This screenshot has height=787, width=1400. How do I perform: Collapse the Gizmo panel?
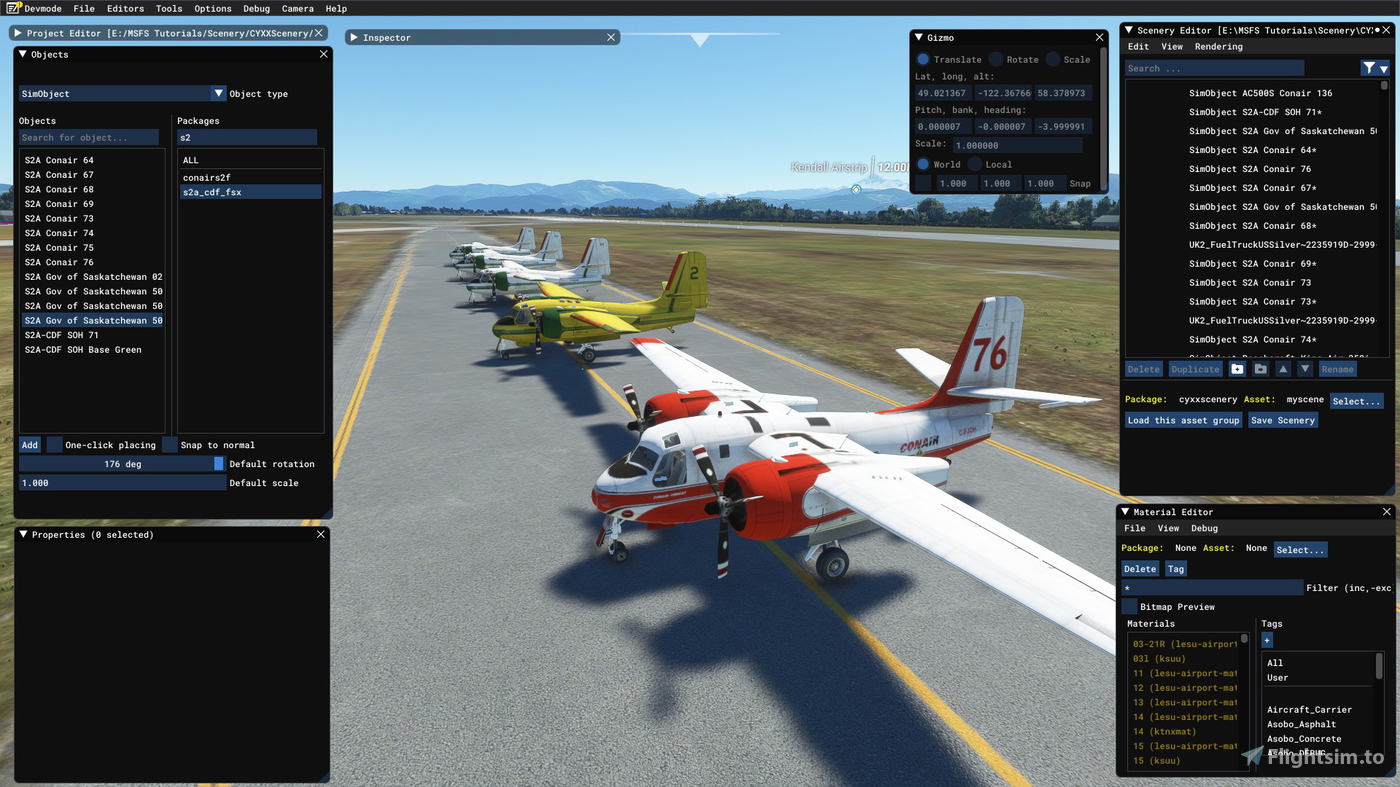tap(919, 37)
